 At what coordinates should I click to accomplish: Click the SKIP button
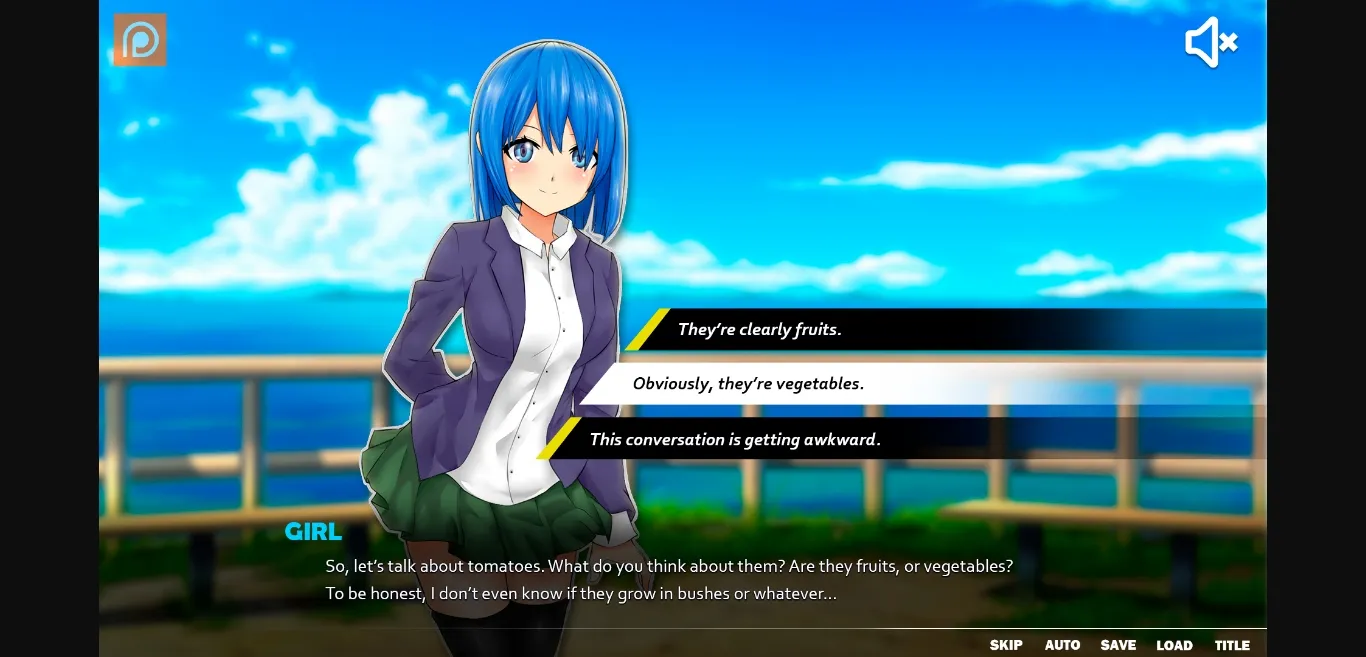(1006, 645)
